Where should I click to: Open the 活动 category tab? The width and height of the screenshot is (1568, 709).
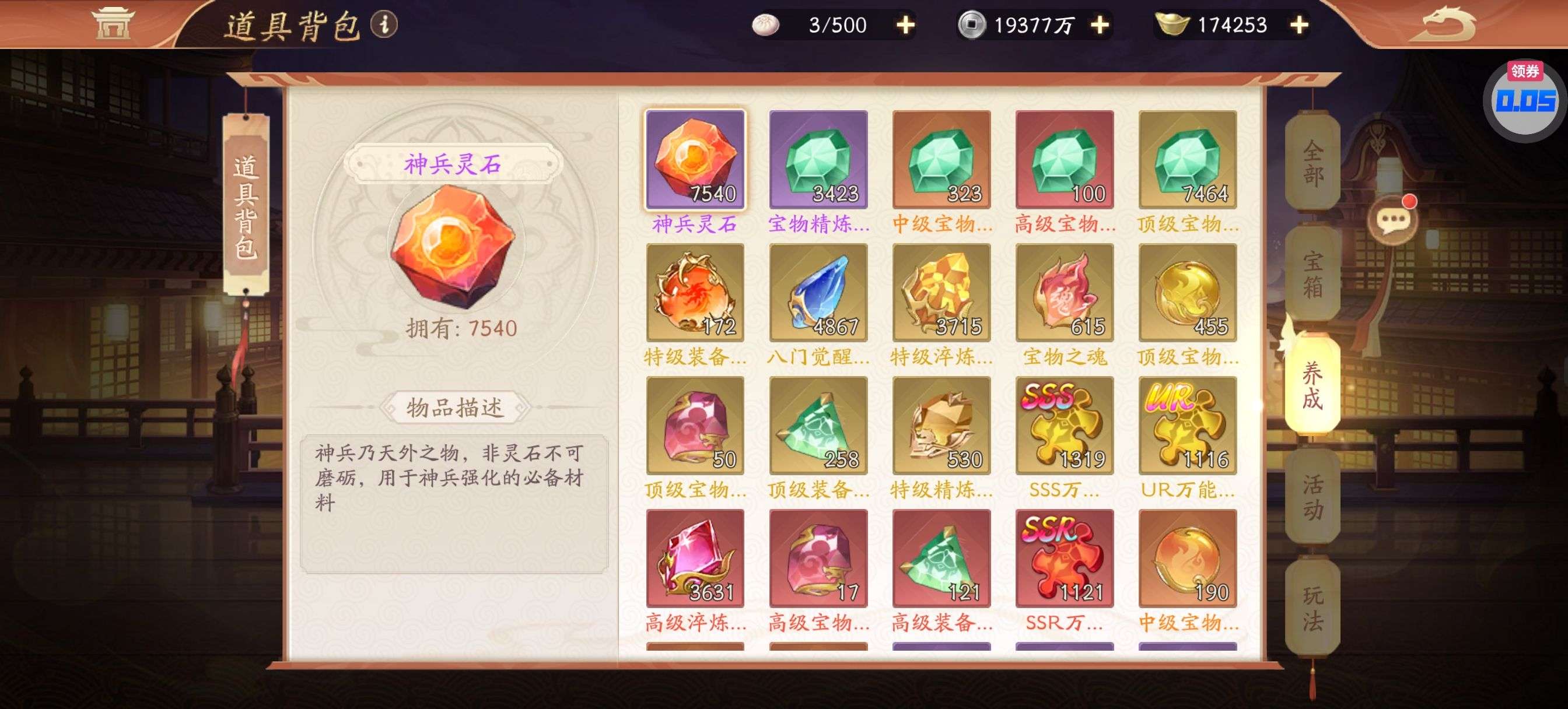tap(1312, 497)
